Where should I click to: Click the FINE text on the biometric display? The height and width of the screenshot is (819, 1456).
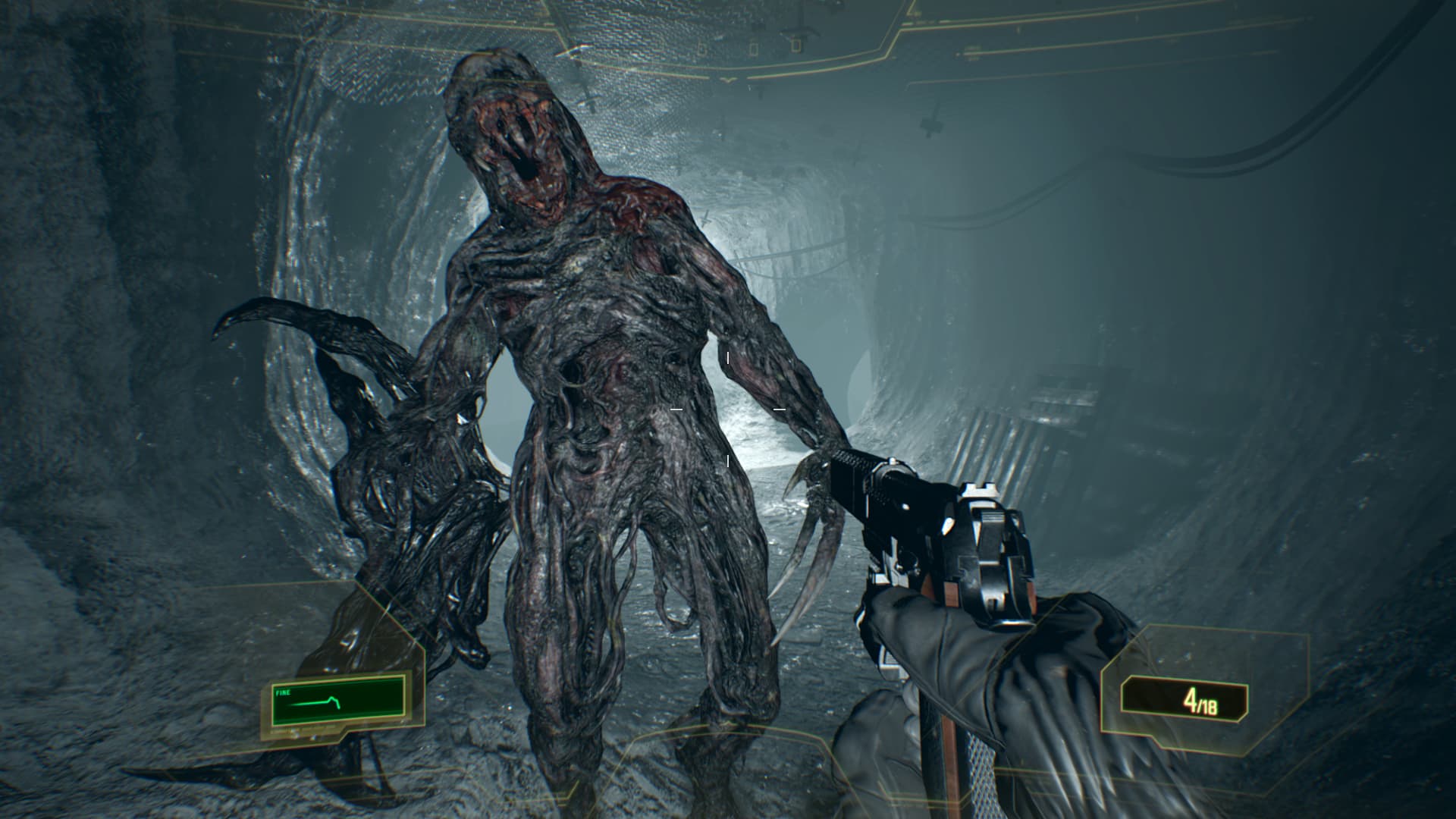point(283,692)
